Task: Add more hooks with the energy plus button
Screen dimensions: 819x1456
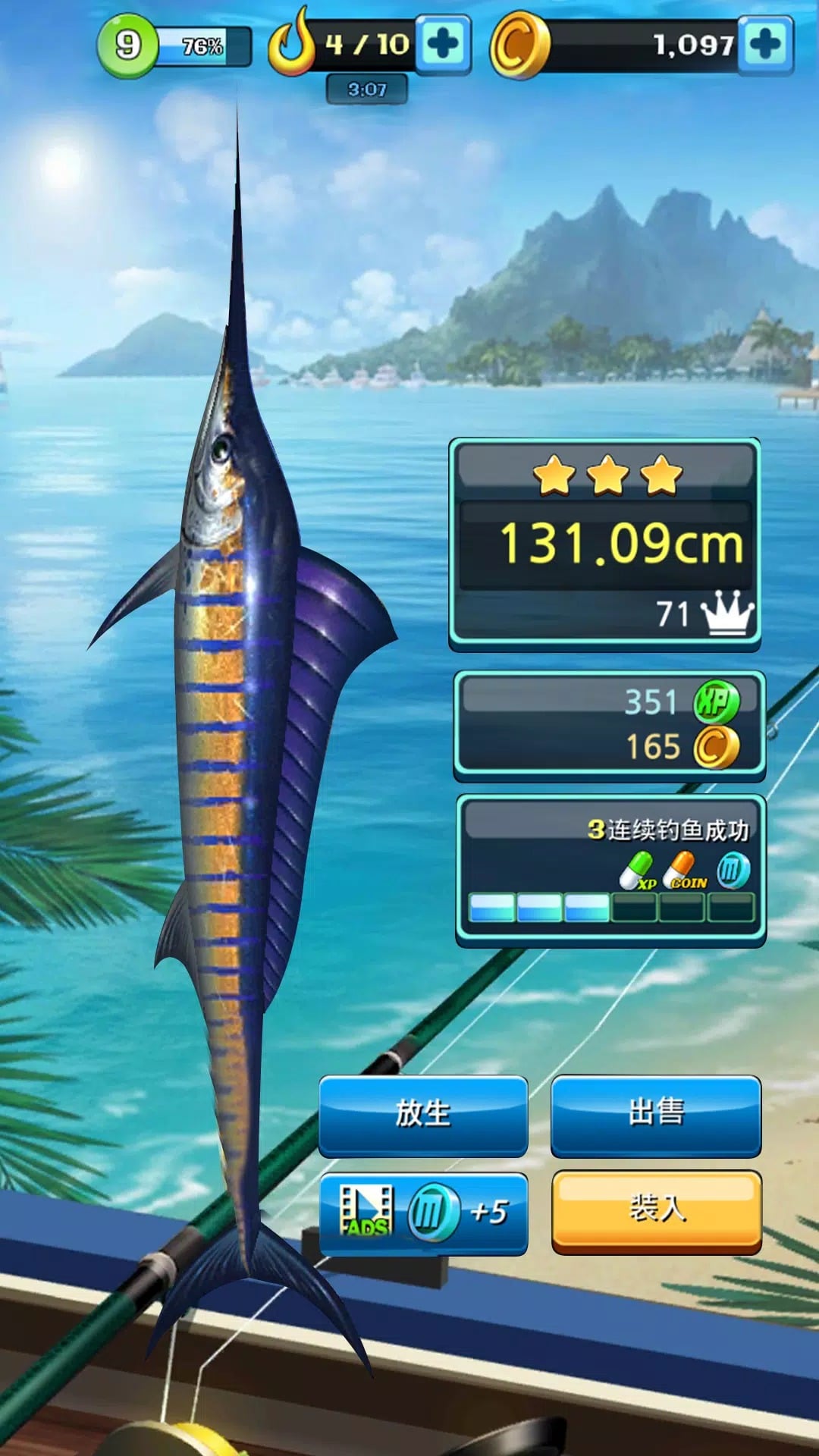Action: point(444,45)
